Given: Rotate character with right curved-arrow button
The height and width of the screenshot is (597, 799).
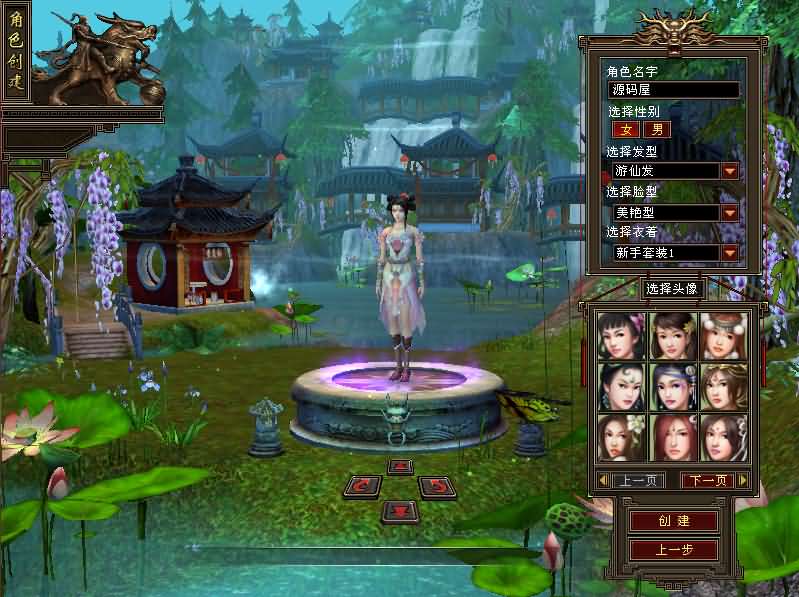Looking at the screenshot, I should (x=436, y=487).
